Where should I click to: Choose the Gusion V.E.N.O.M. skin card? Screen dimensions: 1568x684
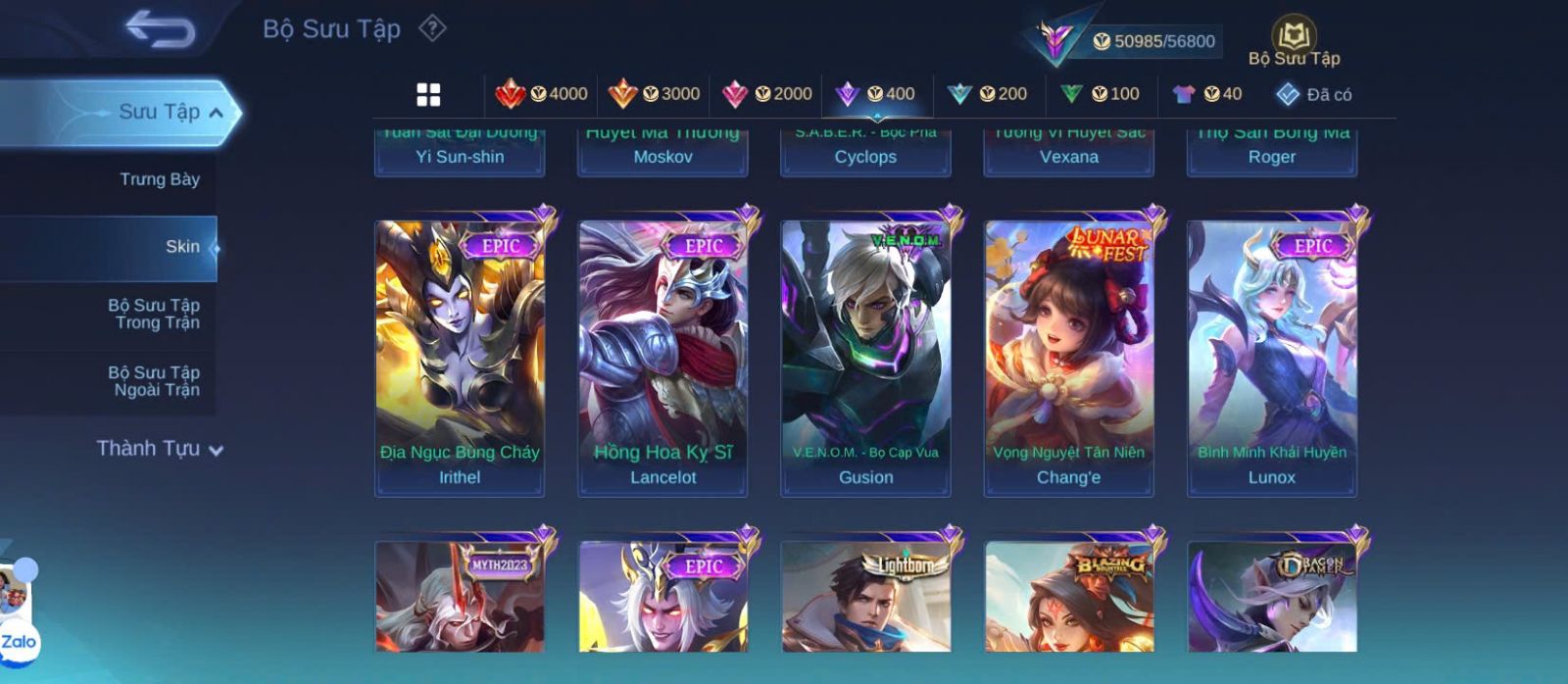(x=865, y=358)
